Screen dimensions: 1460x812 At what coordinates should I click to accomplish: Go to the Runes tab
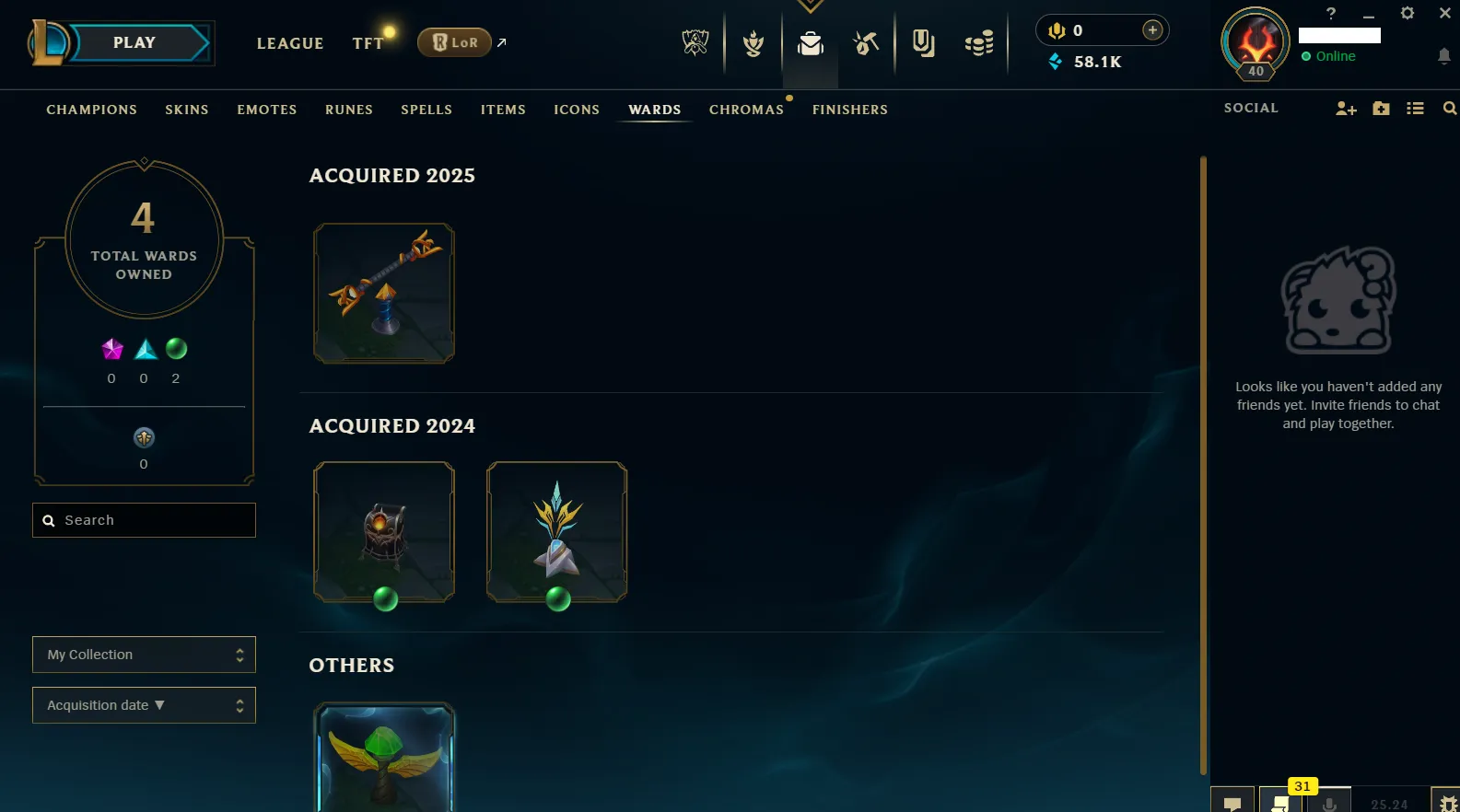tap(349, 110)
